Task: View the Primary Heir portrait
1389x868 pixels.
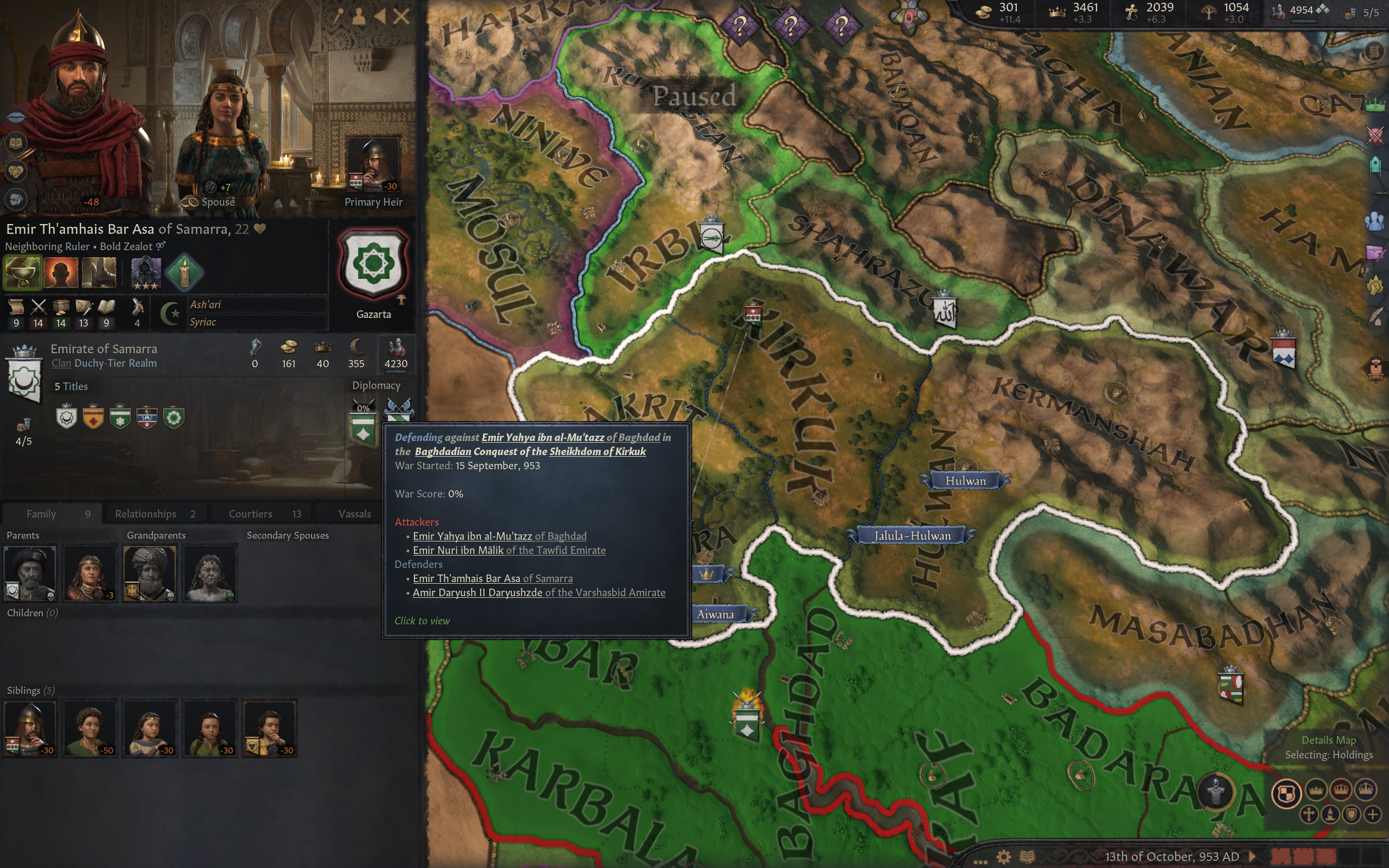Action: tap(374, 165)
